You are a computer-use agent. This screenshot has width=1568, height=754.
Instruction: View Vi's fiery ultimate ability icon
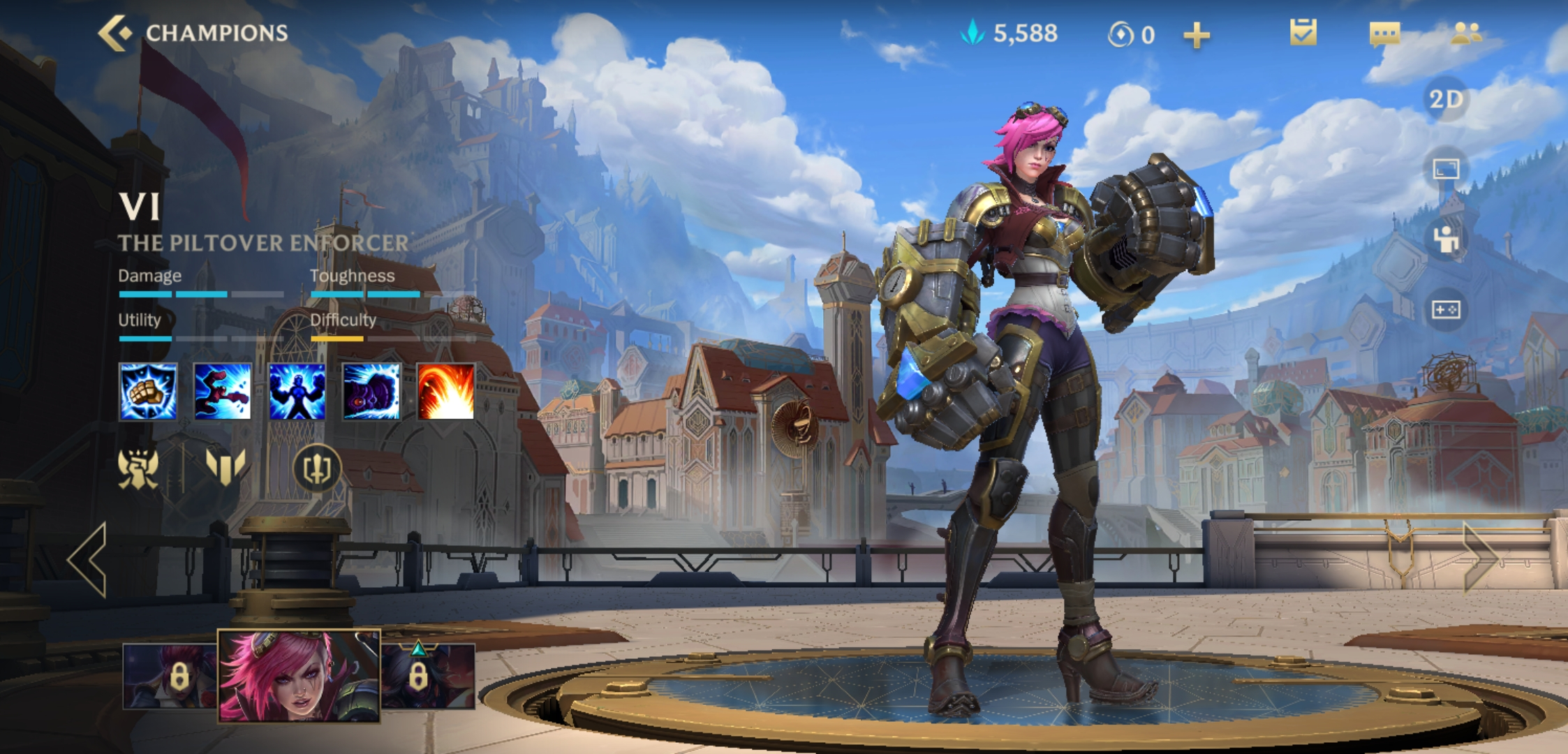[x=445, y=392]
